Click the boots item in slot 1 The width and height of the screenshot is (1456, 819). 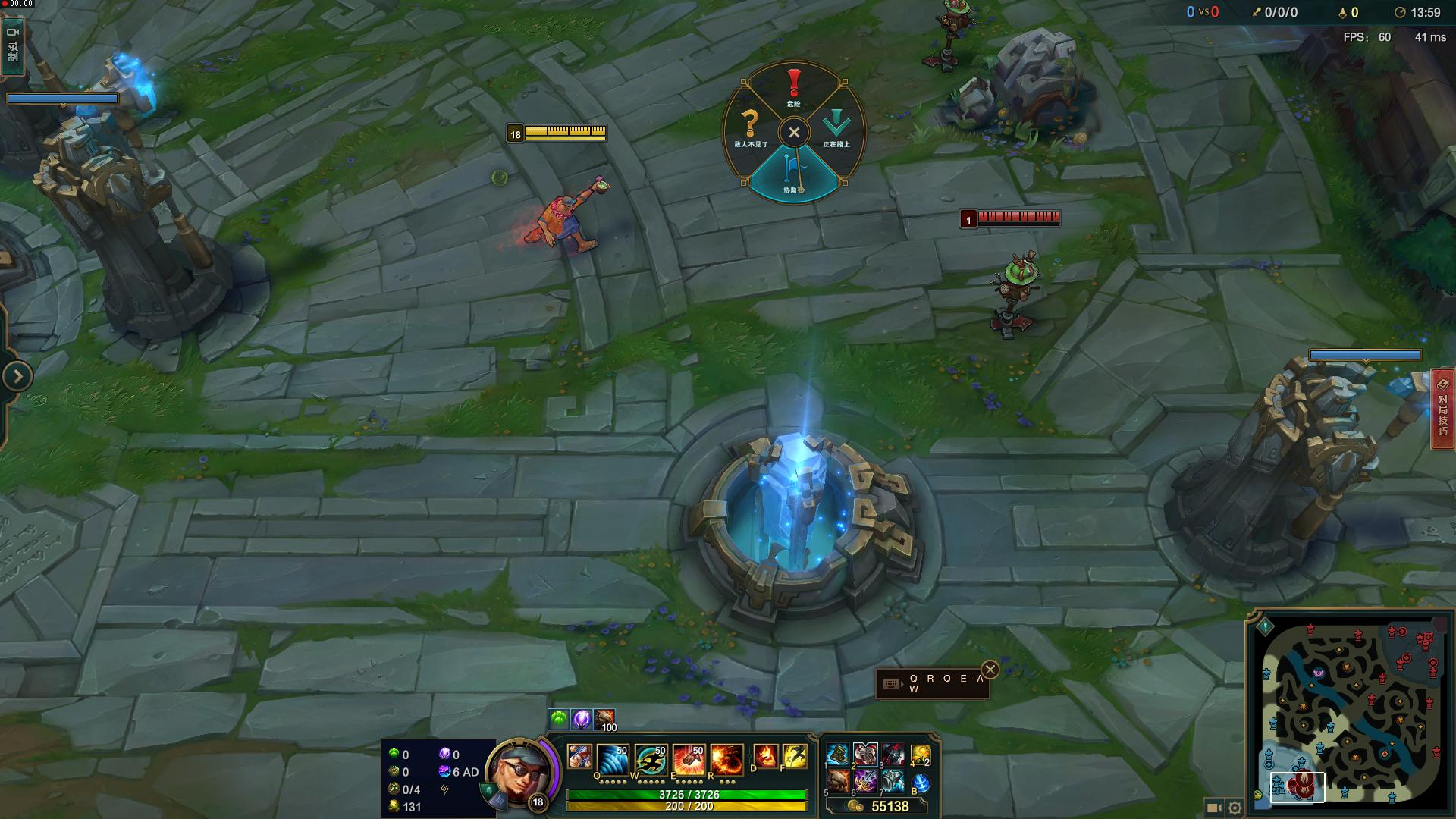point(837,755)
